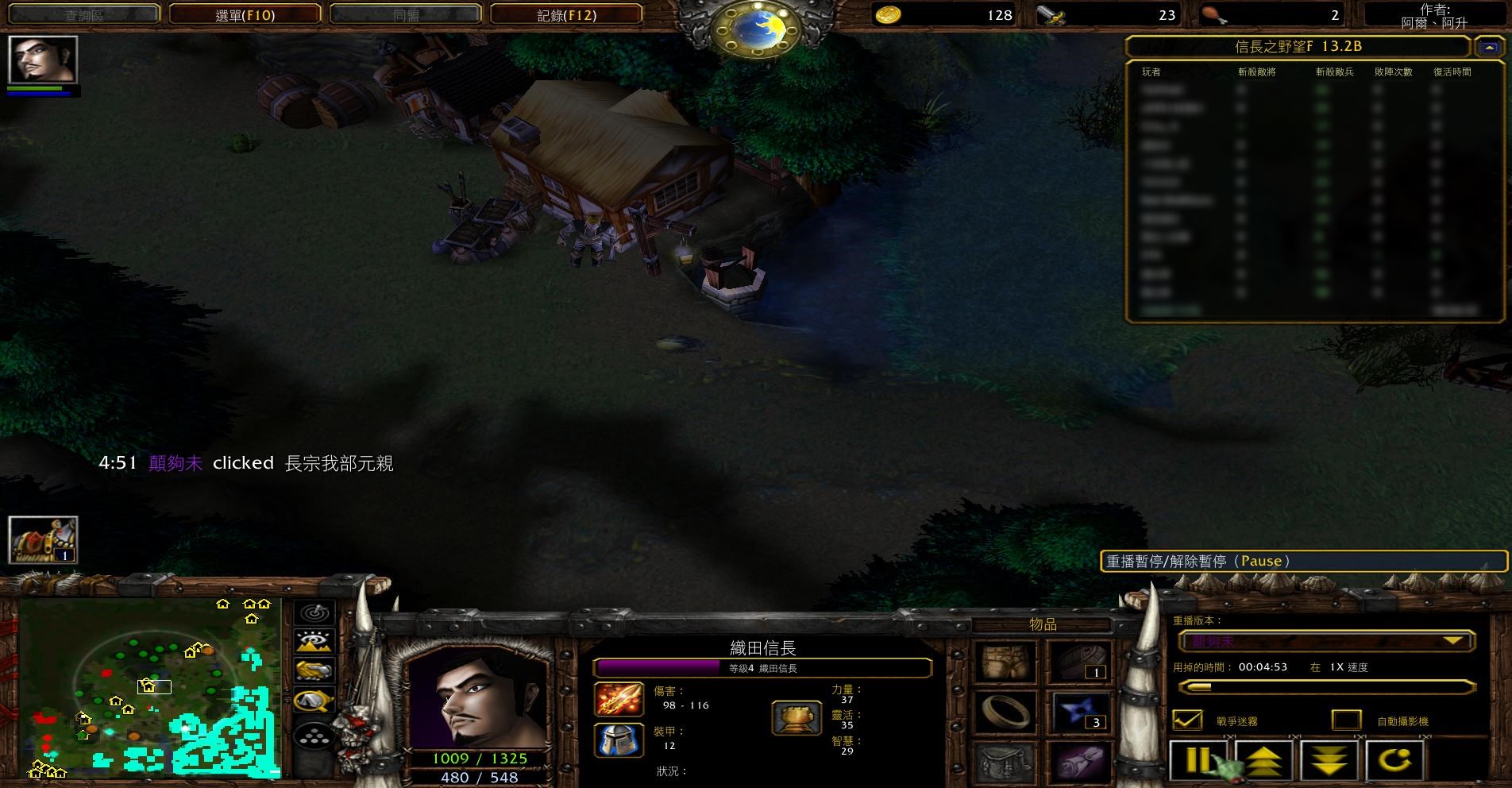The width and height of the screenshot is (1512, 788).
Task: Increase replay speed with the up arrows button
Action: pyautogui.click(x=1263, y=760)
